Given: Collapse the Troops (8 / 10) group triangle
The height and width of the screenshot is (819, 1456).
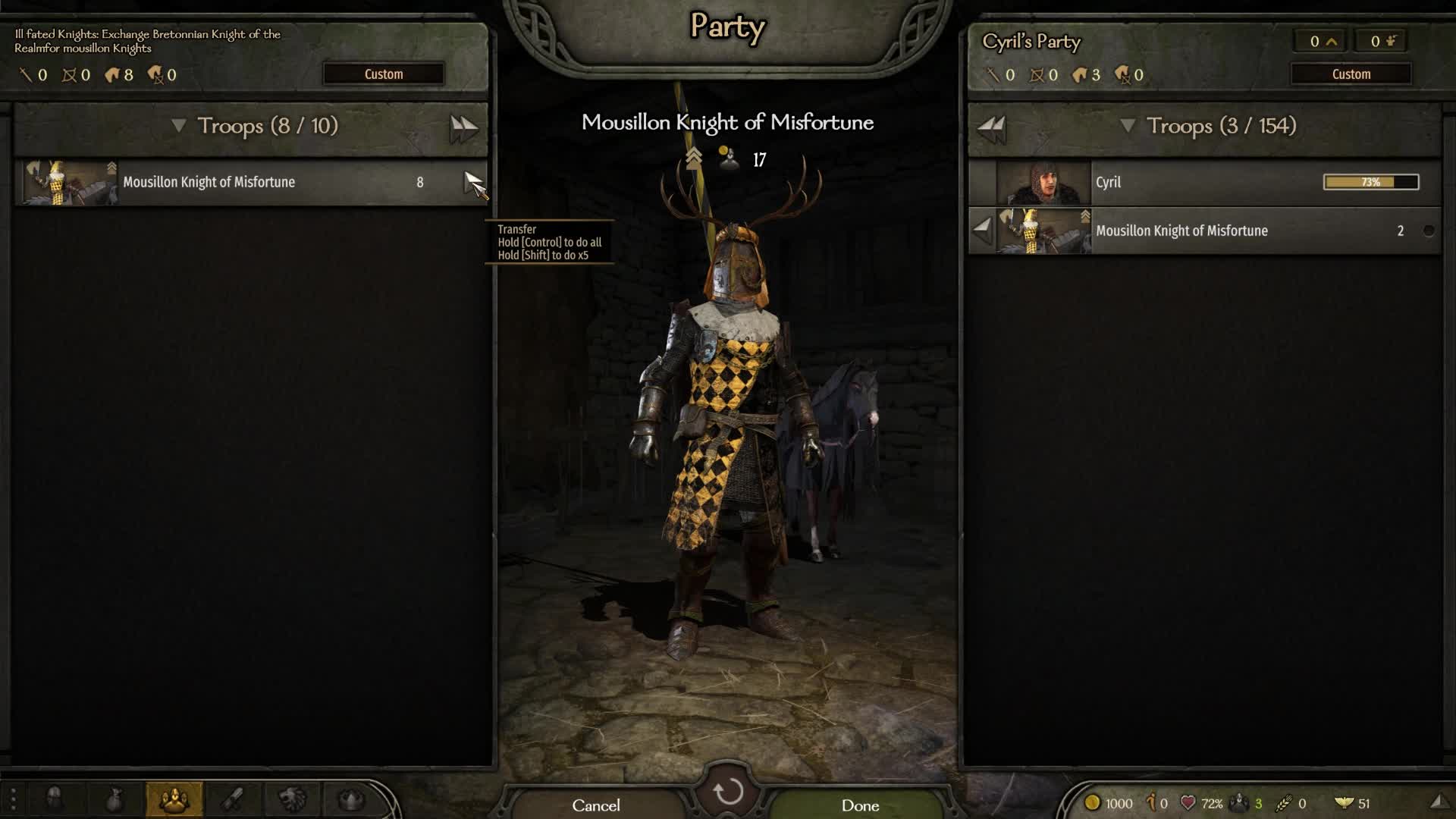Looking at the screenshot, I should tap(180, 127).
